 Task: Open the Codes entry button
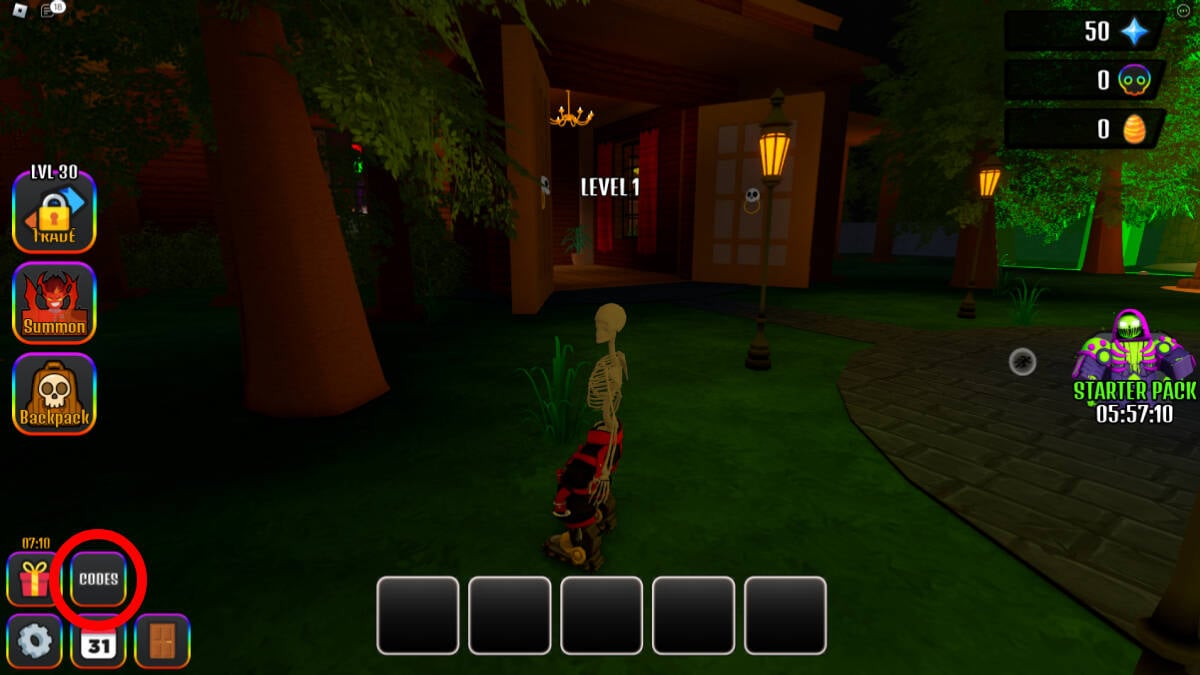(x=99, y=579)
